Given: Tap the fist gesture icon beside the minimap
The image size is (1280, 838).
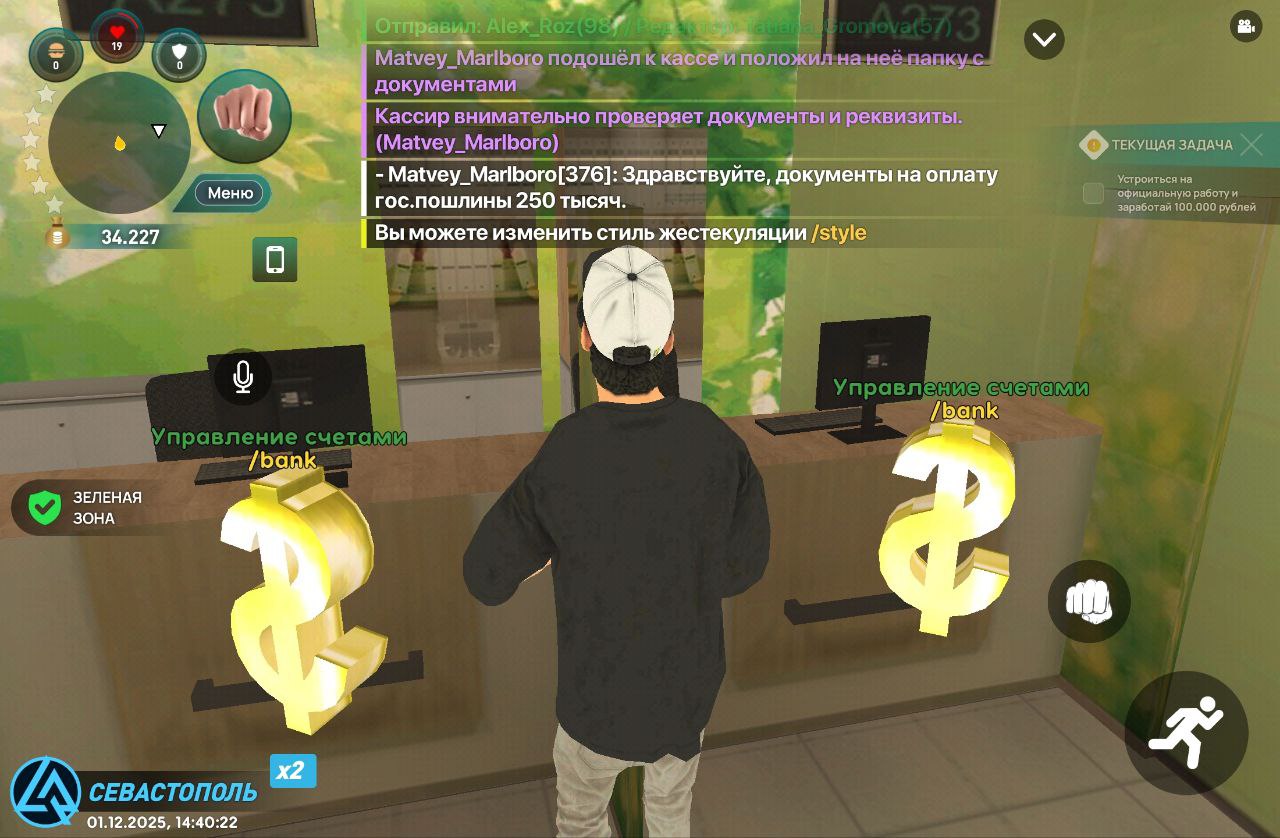Looking at the screenshot, I should 245,115.
